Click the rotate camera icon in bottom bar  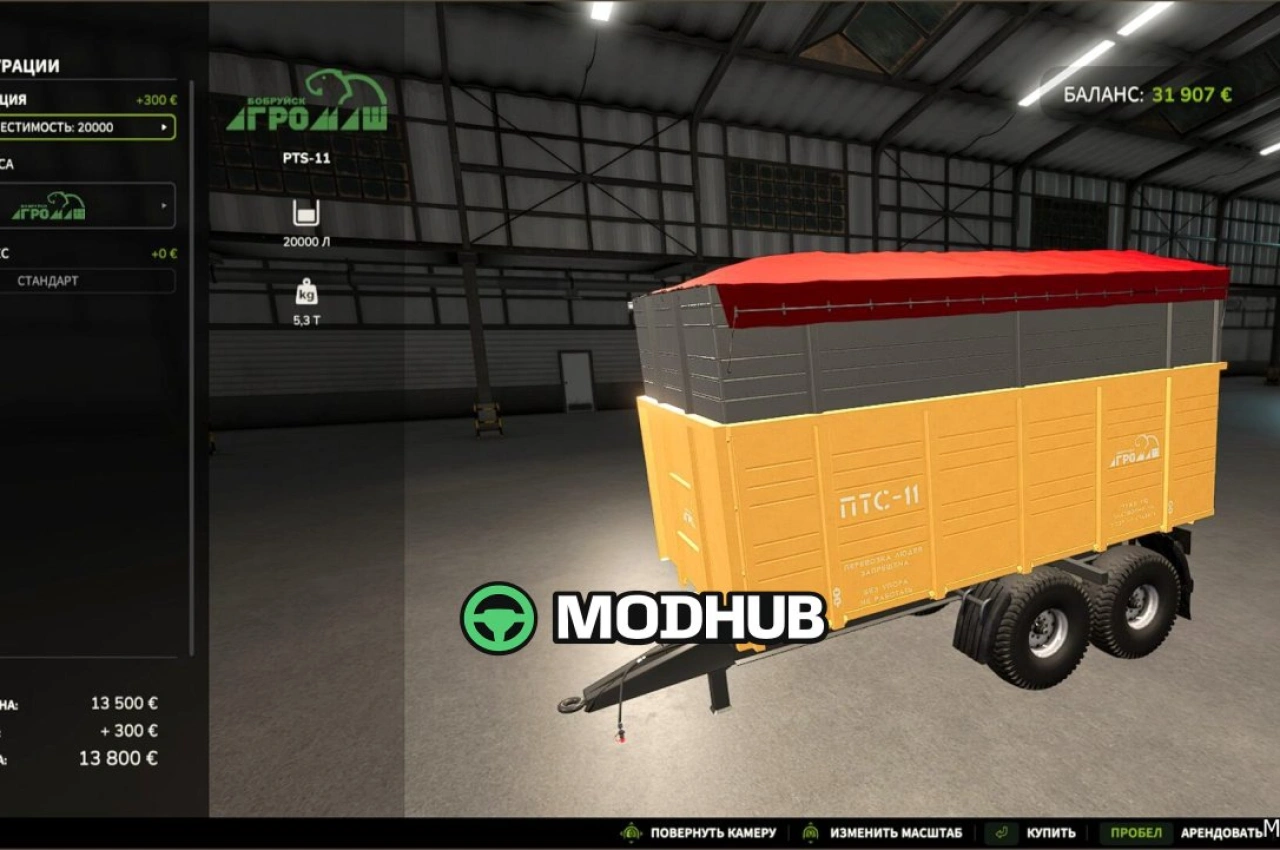pos(632,831)
